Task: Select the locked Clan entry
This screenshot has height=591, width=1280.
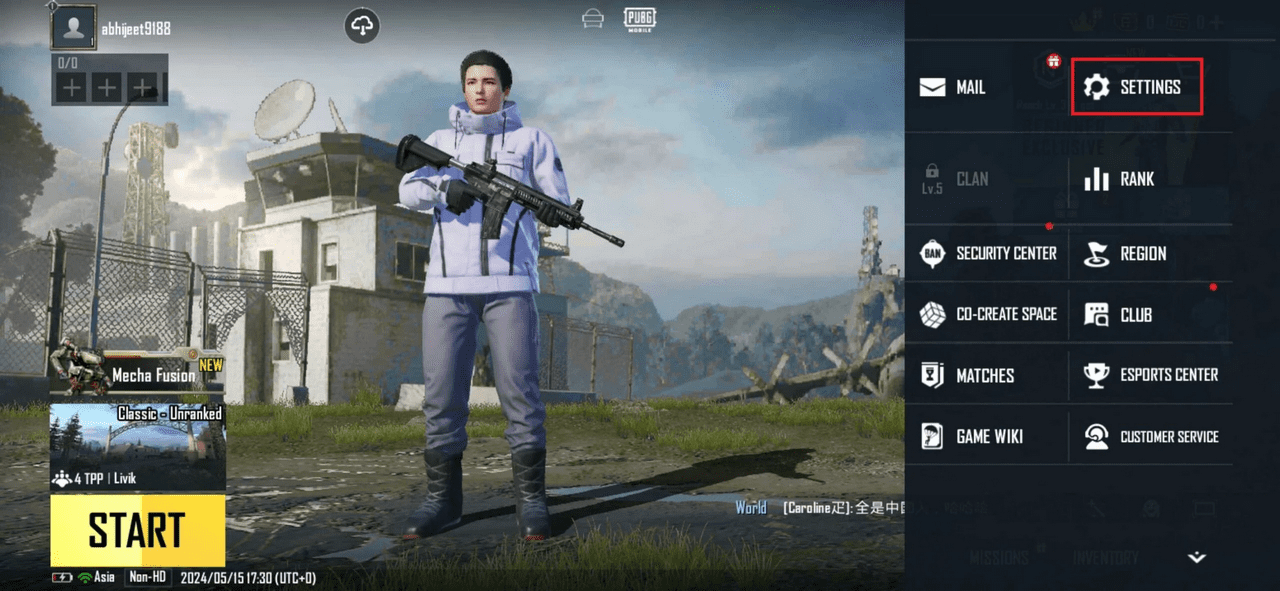Action: tap(955, 179)
